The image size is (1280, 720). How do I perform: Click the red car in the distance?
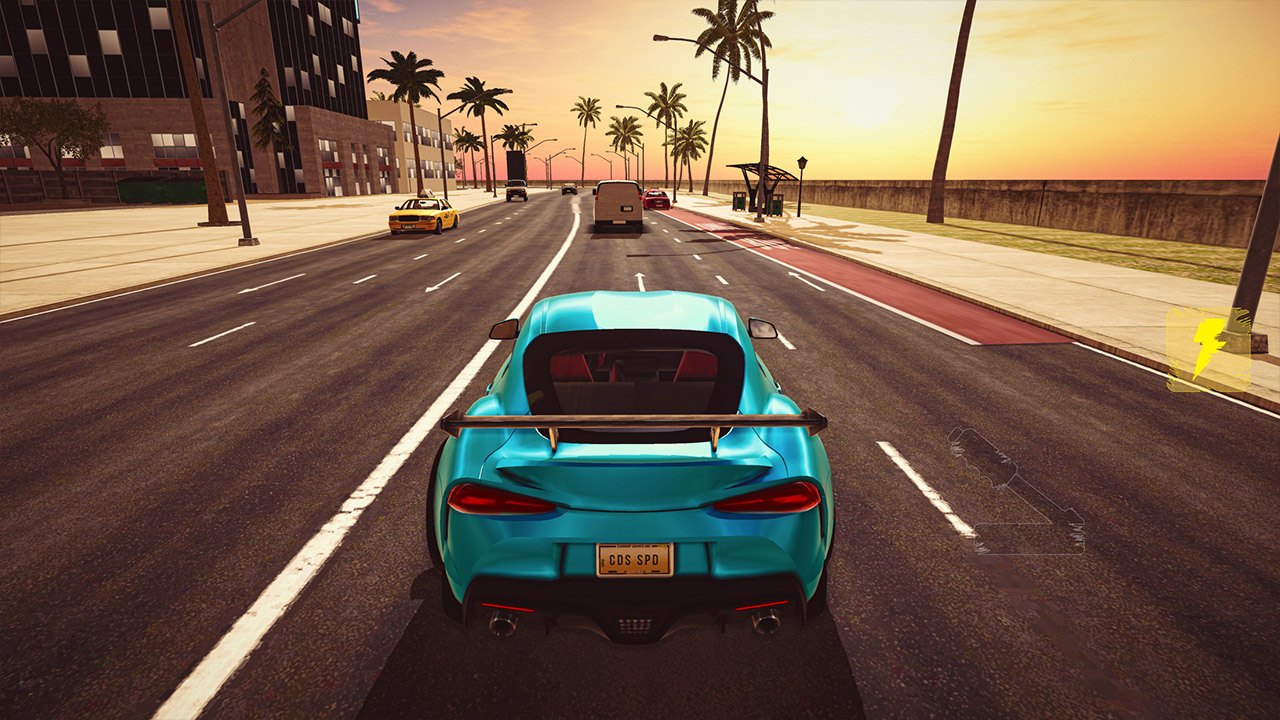click(x=659, y=198)
